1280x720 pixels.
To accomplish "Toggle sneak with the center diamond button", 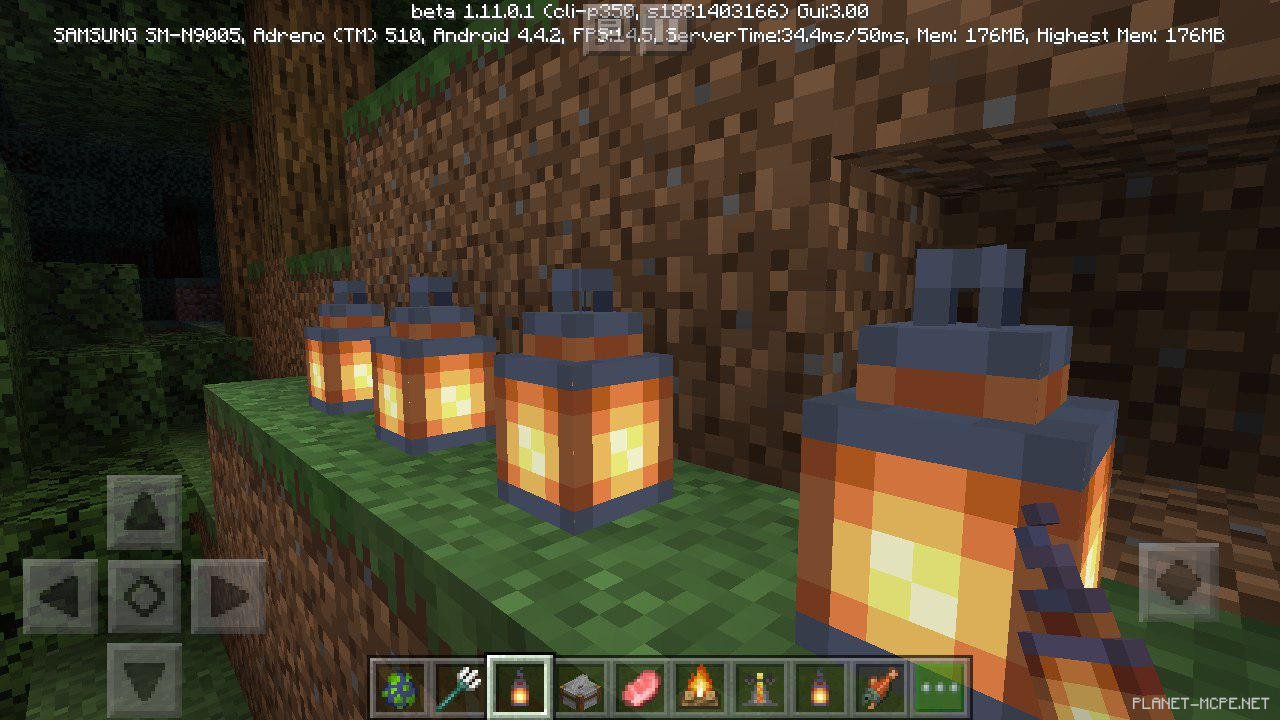I will point(144,597).
